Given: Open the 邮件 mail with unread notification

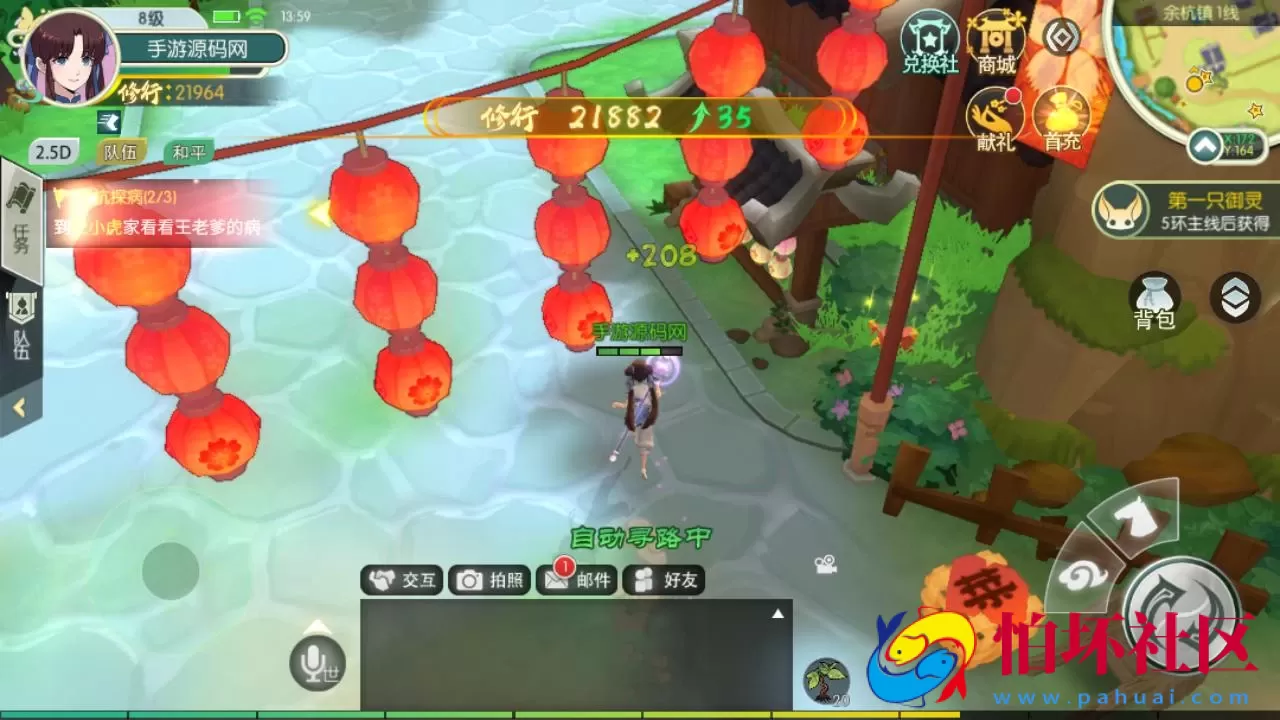Looking at the screenshot, I should (x=577, y=580).
